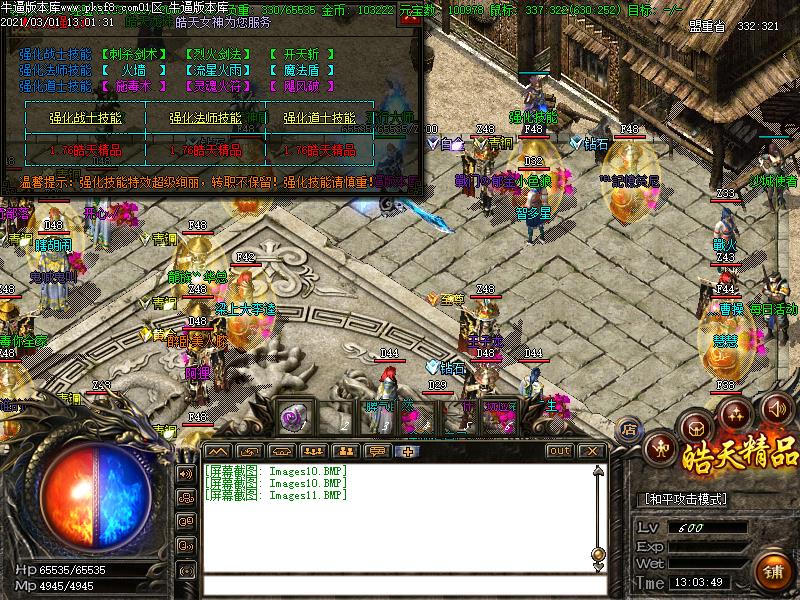Click the orange 铺 stall button

[773, 573]
